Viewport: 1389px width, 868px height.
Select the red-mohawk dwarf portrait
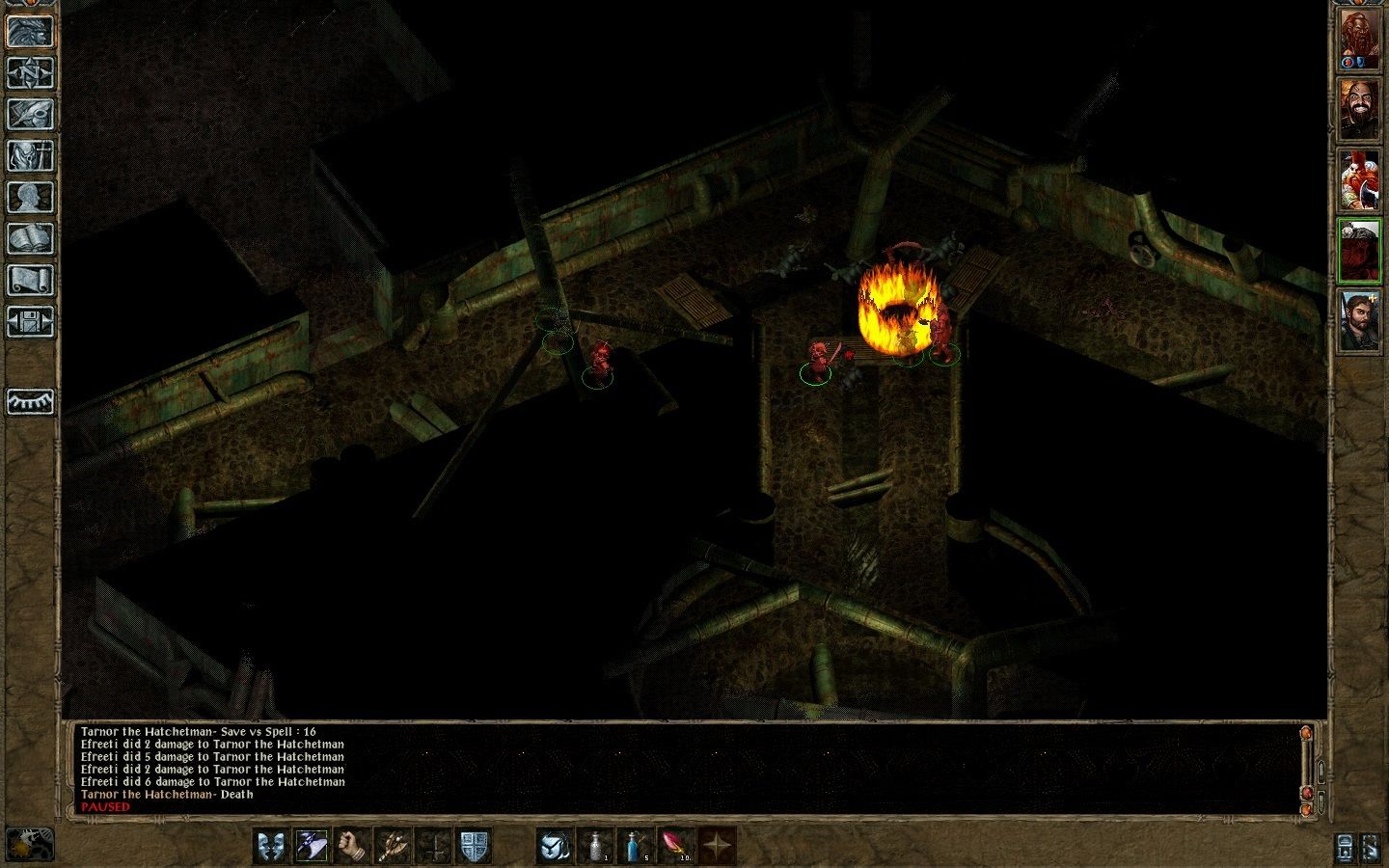coord(1358,180)
